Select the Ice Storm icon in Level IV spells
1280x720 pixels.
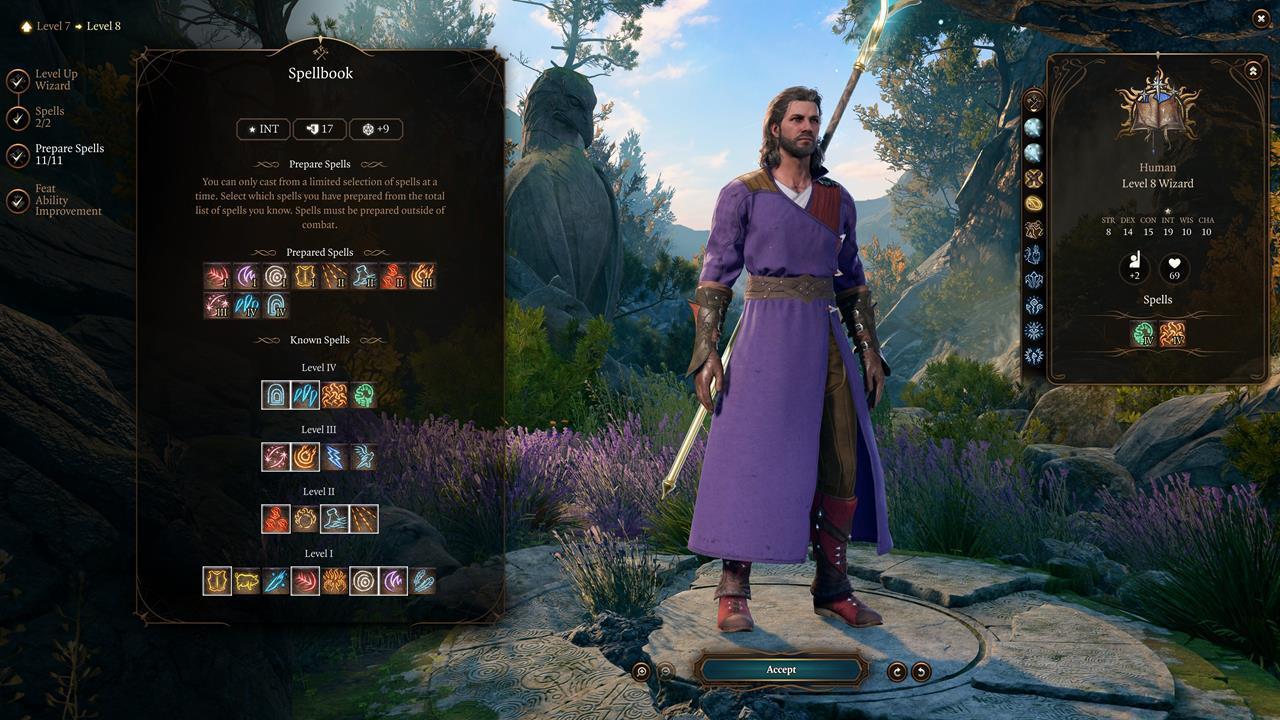point(304,395)
